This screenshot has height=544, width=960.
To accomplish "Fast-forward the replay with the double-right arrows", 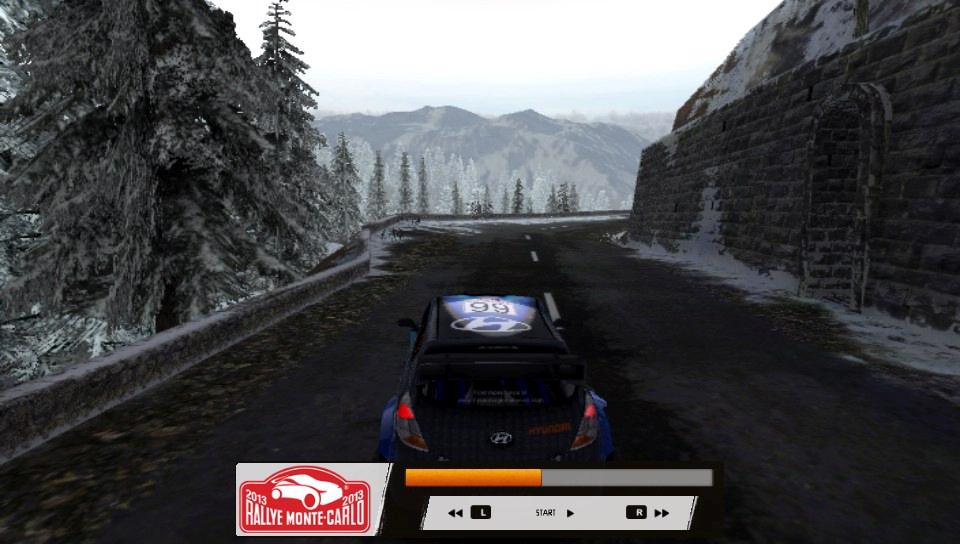I will [x=661, y=513].
